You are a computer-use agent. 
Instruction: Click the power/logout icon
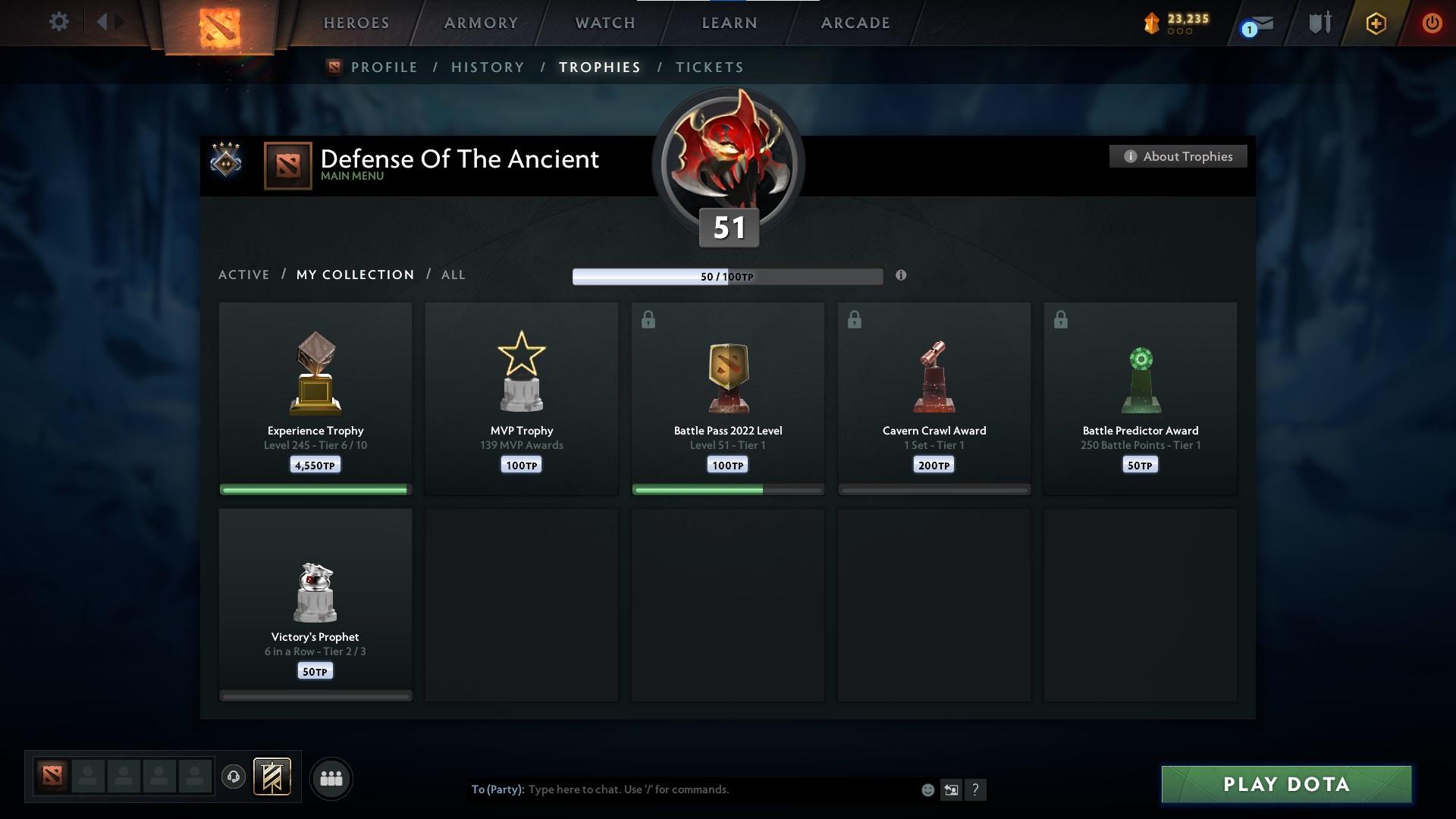[x=1432, y=23]
